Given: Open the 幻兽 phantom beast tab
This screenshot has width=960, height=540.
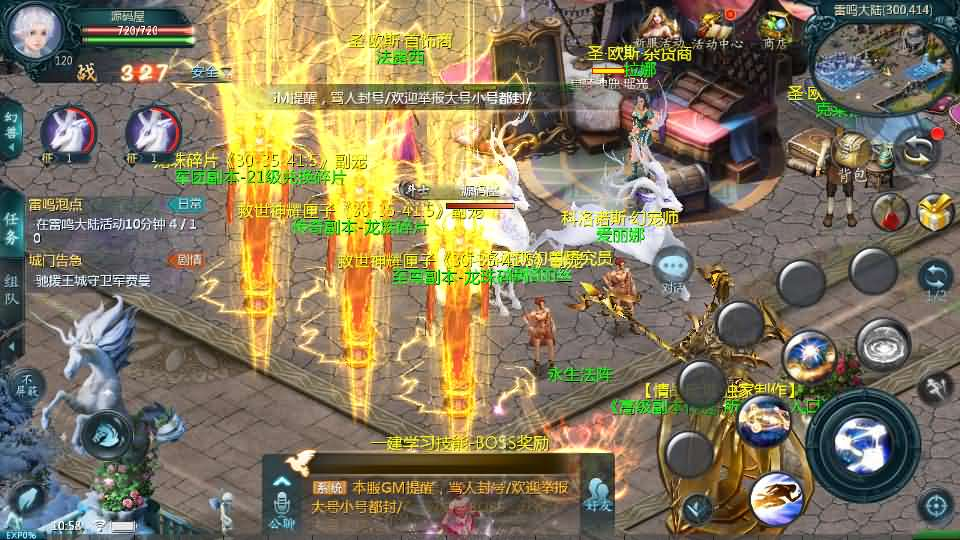Looking at the screenshot, I should (x=11, y=130).
